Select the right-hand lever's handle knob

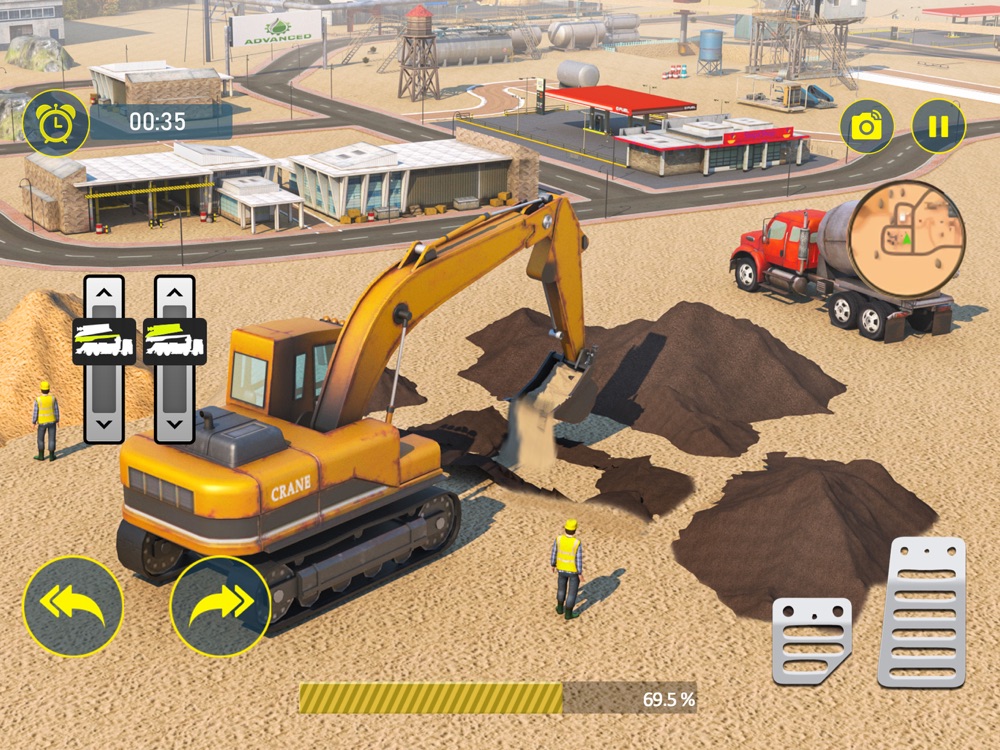(174, 342)
